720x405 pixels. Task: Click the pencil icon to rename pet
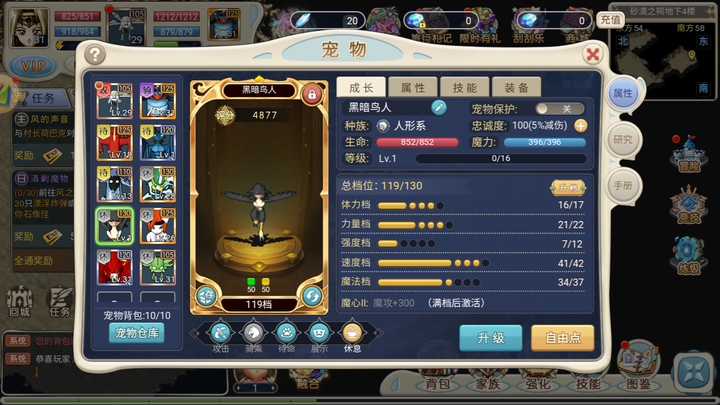click(x=438, y=107)
